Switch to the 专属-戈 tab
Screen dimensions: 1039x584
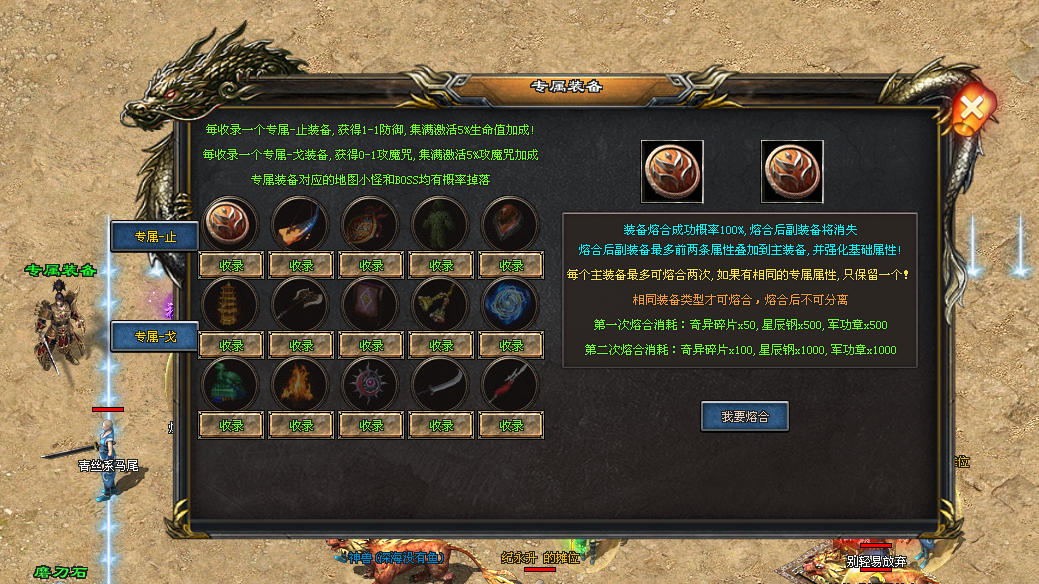coord(154,337)
